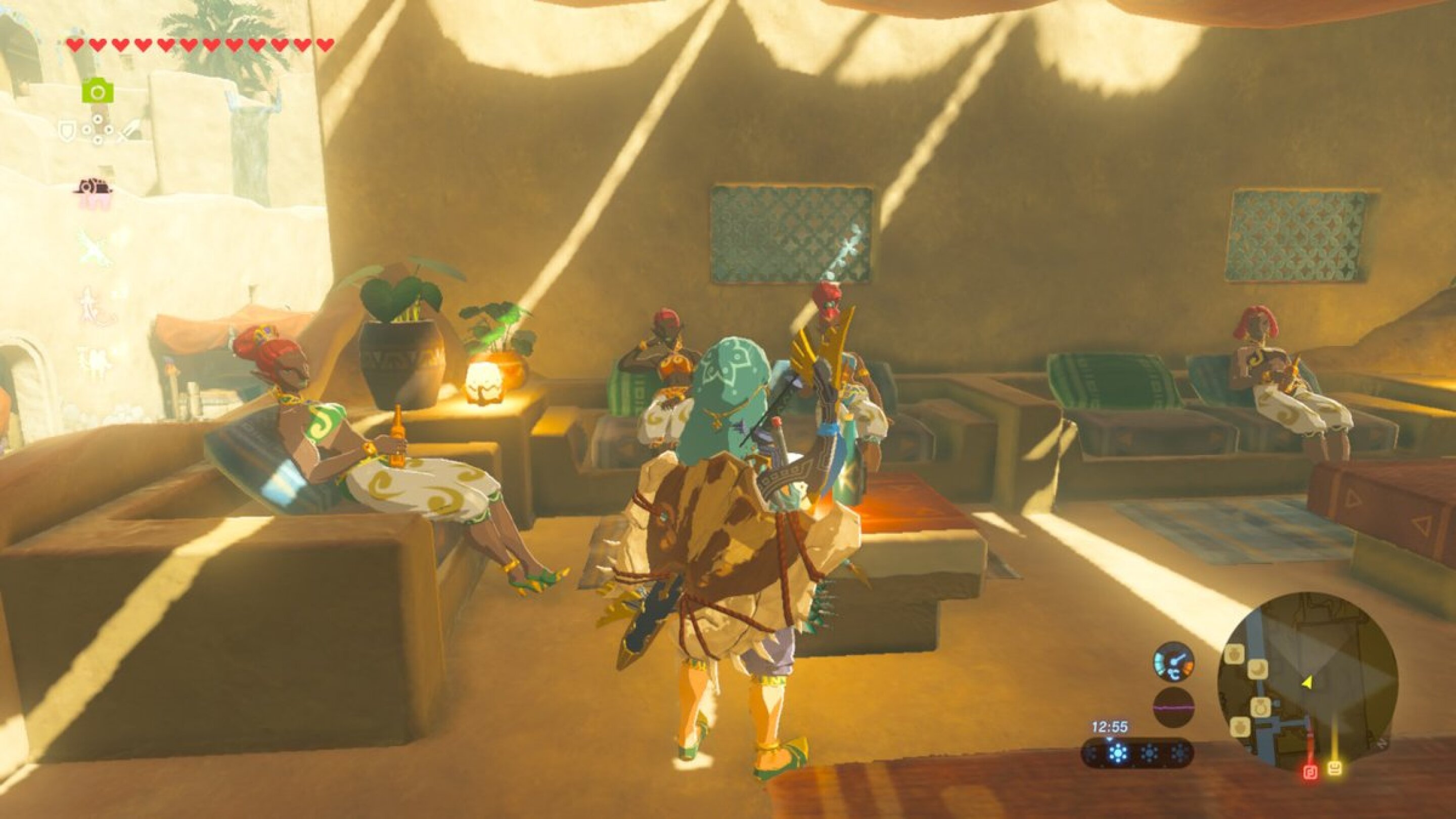Click the green camera capture icon
The image size is (1456, 819).
(x=99, y=90)
